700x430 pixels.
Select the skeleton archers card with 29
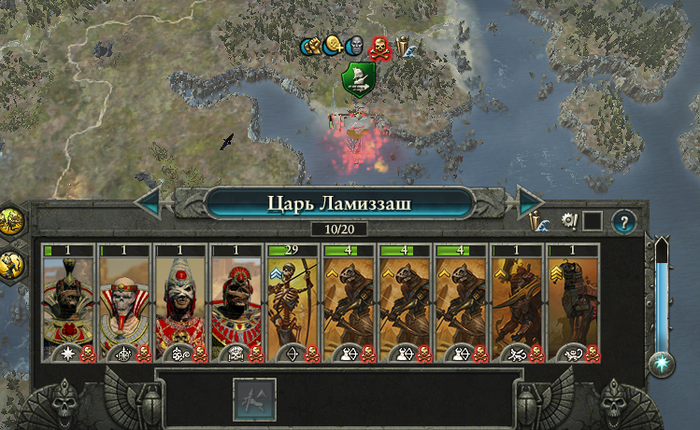coord(292,304)
